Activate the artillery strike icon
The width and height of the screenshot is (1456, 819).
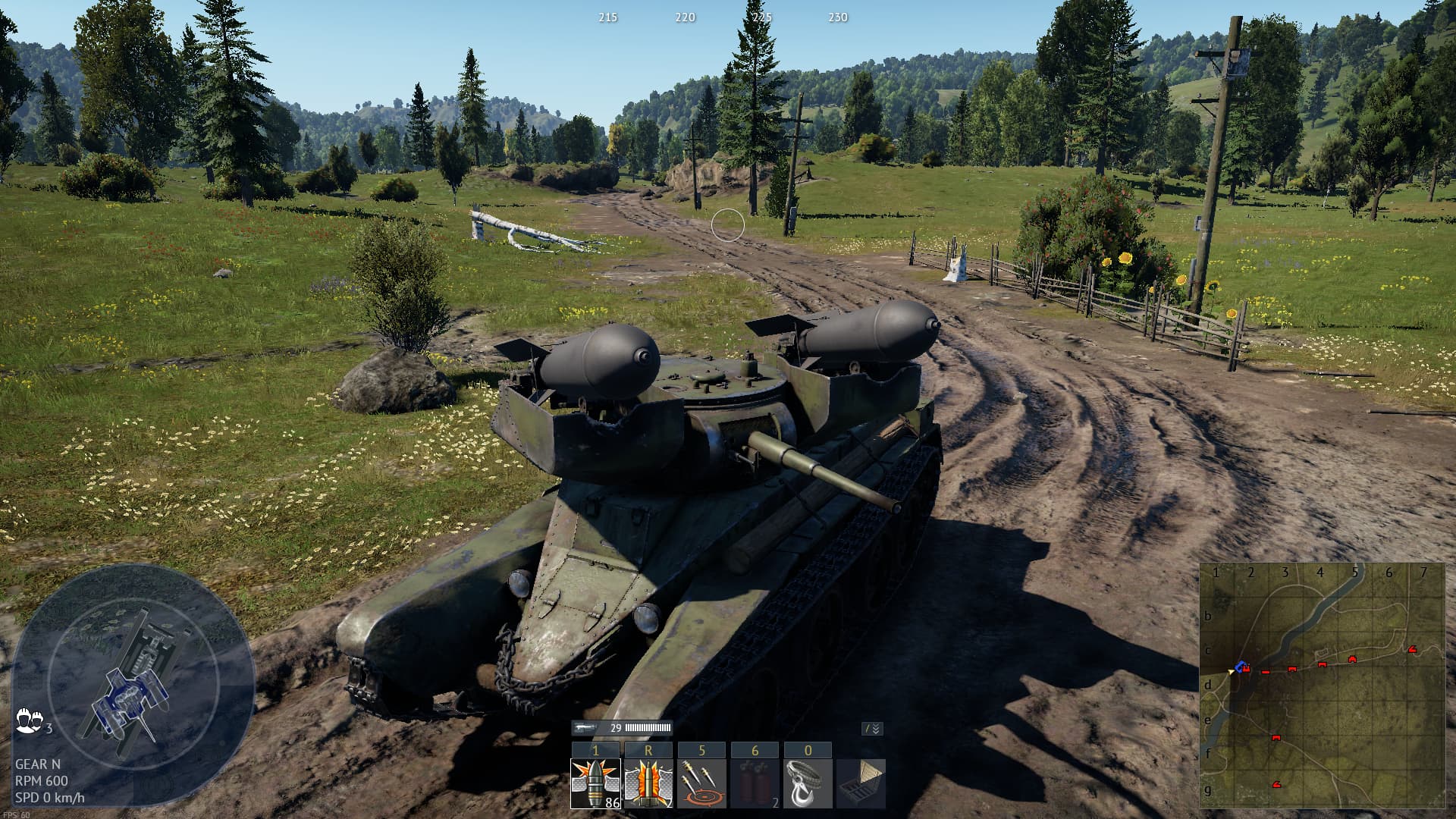tap(701, 783)
